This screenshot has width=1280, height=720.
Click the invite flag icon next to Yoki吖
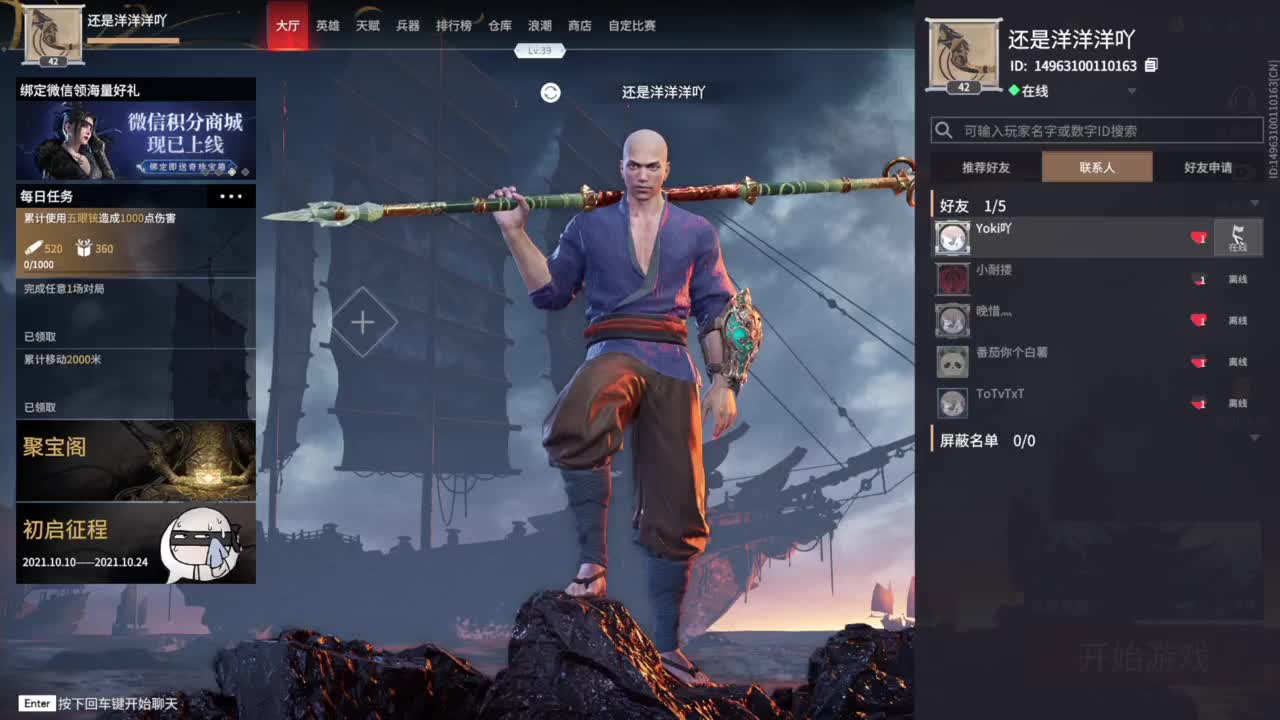1238,238
